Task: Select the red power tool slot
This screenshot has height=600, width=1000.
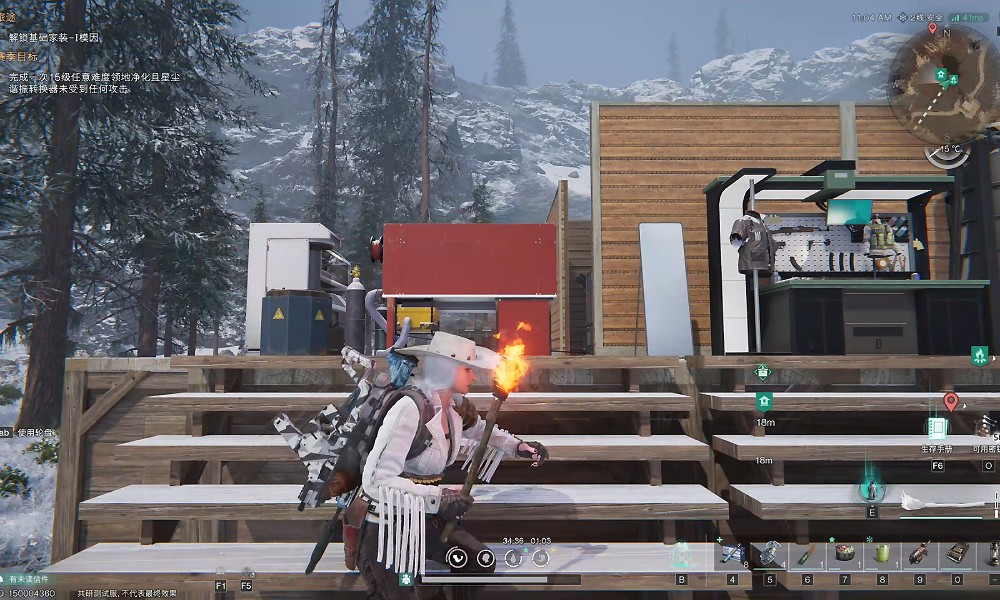Action: [920, 553]
